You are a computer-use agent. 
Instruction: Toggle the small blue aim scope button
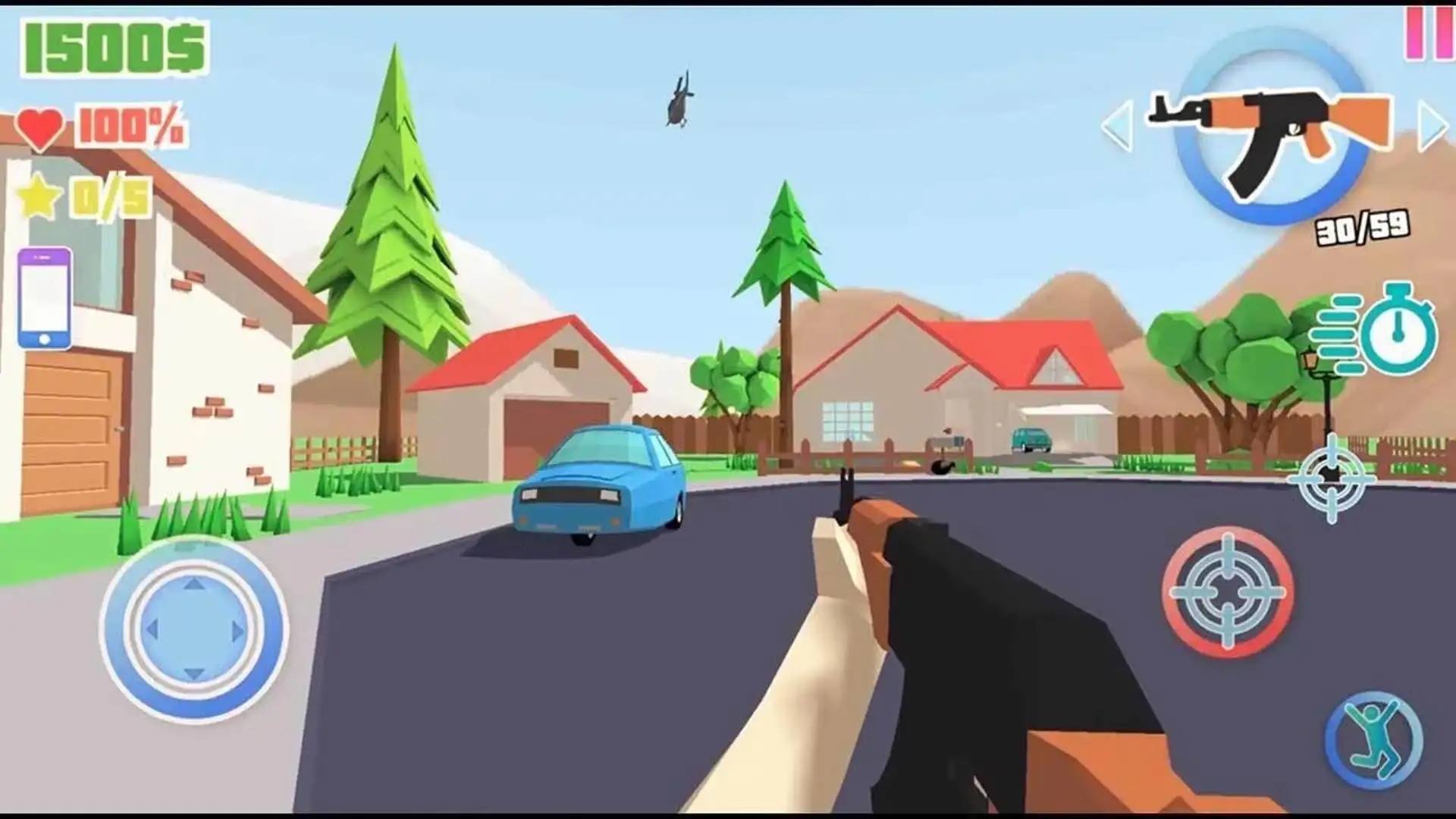click(x=1332, y=478)
